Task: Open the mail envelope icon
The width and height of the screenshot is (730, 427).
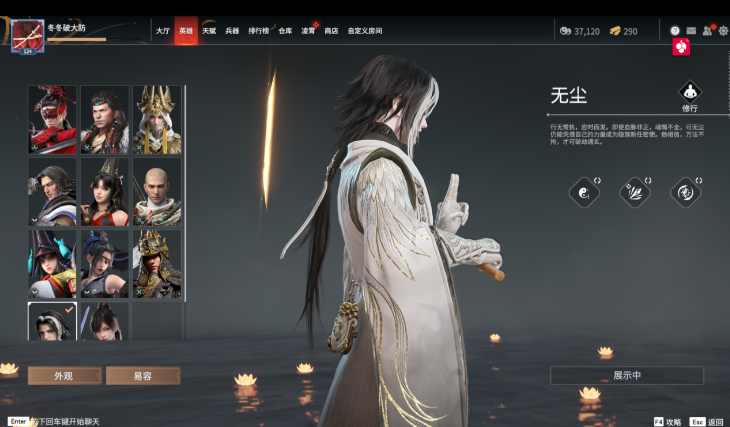Action: click(691, 31)
